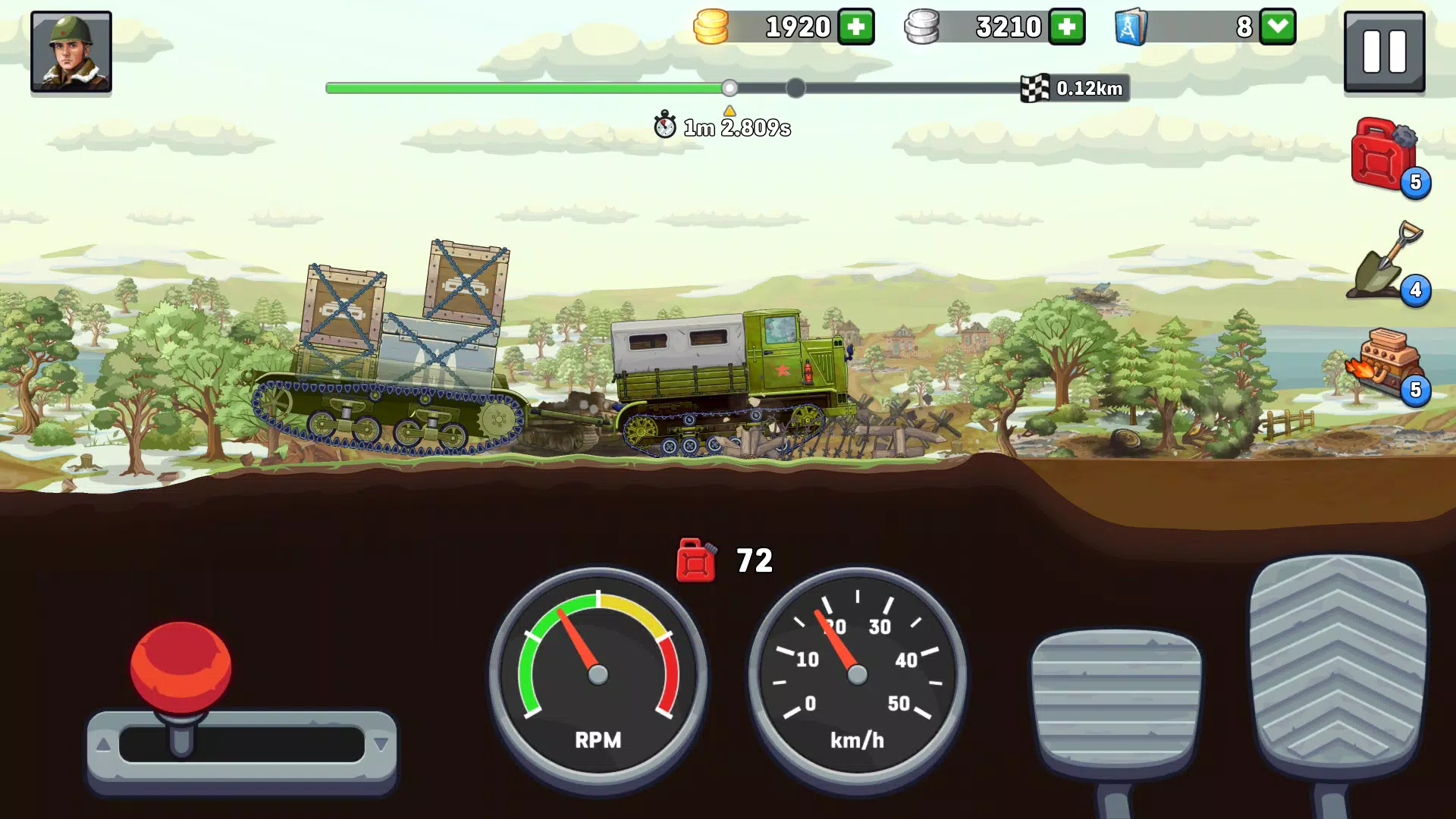Pause the game
The height and width of the screenshot is (819, 1456).
pos(1384,52)
